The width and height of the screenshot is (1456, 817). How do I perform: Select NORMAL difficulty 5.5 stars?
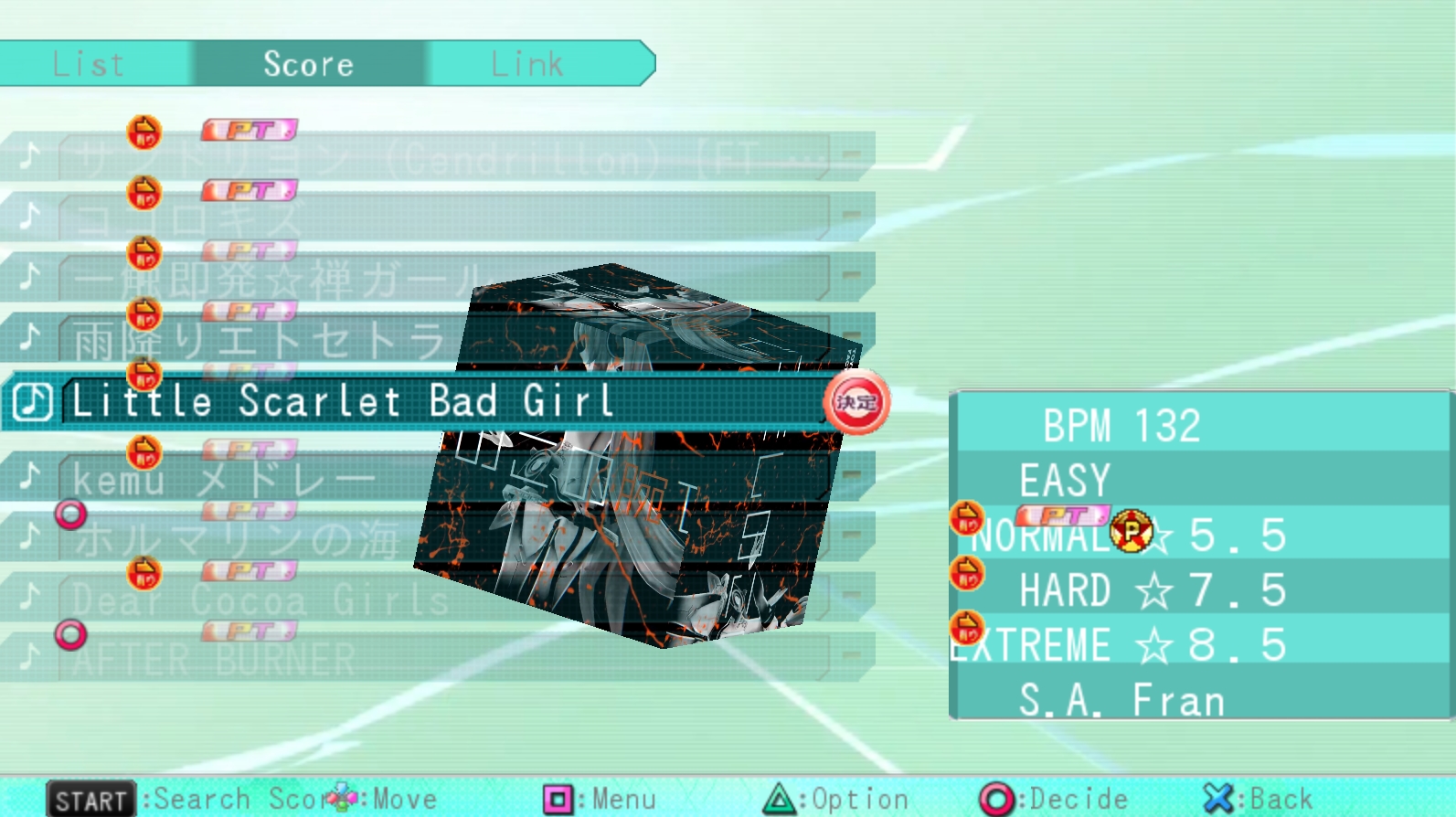click(x=1129, y=536)
